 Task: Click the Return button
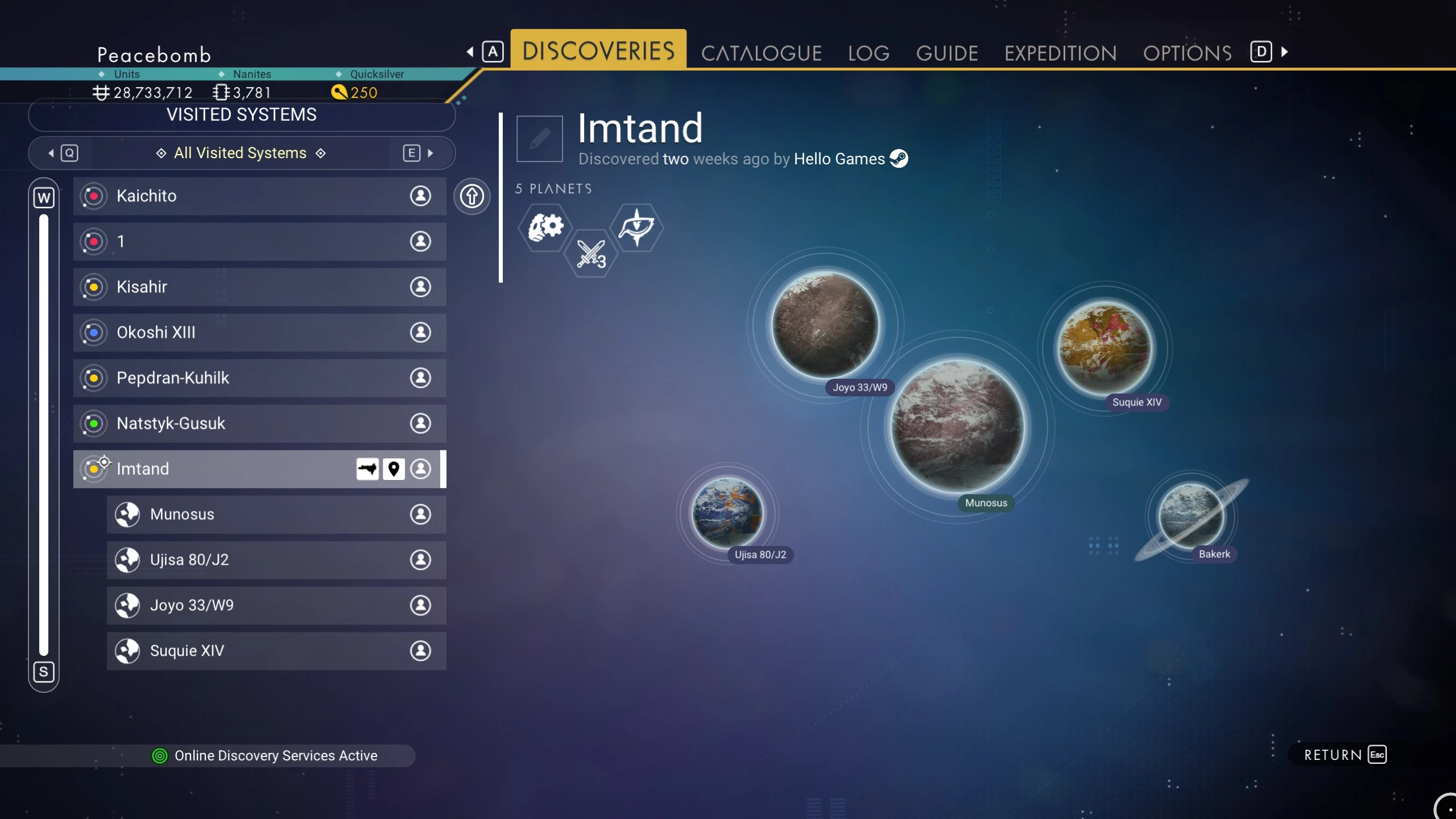tap(1345, 755)
